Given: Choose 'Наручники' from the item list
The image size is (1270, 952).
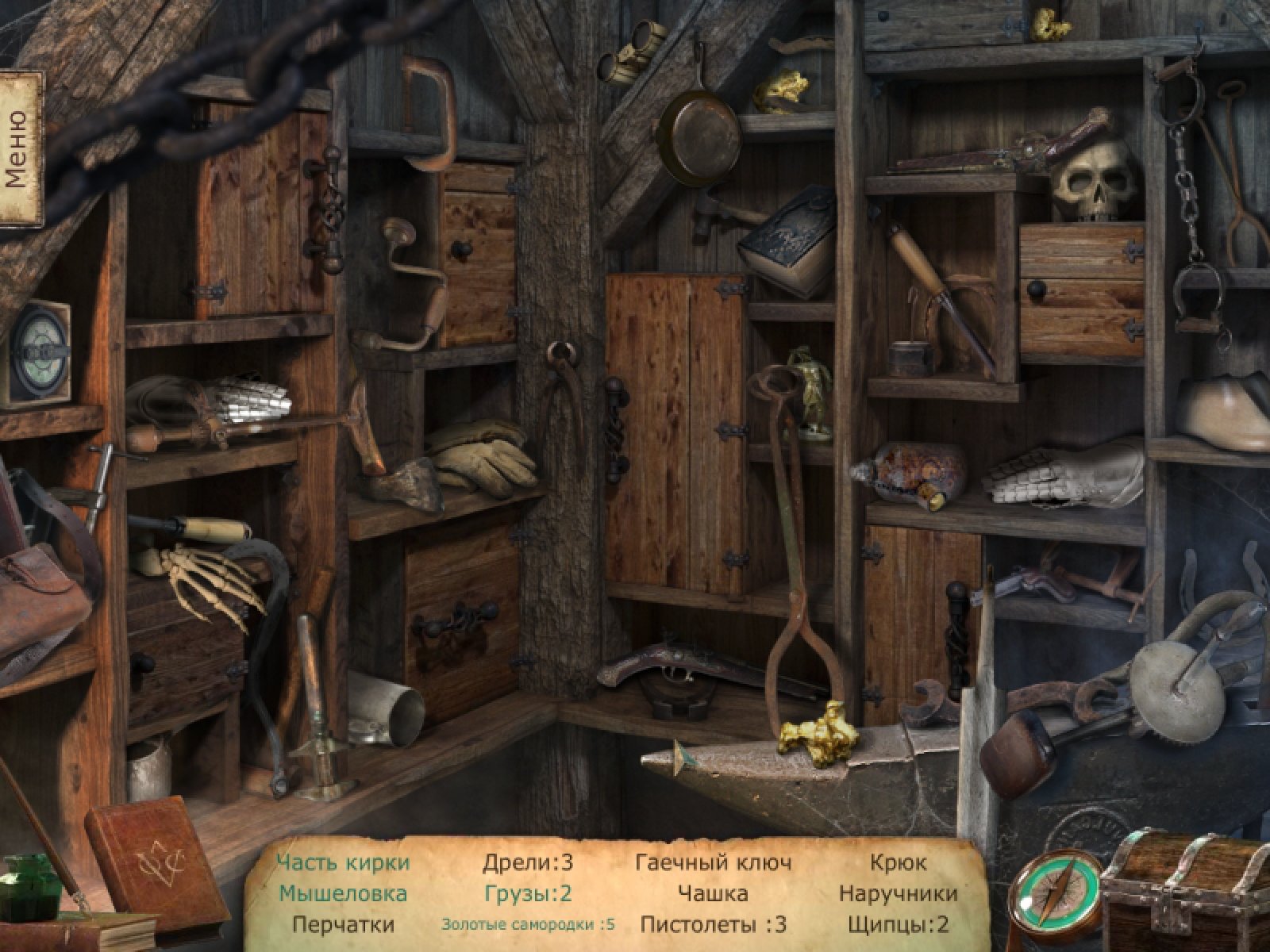Looking at the screenshot, I should [x=898, y=894].
